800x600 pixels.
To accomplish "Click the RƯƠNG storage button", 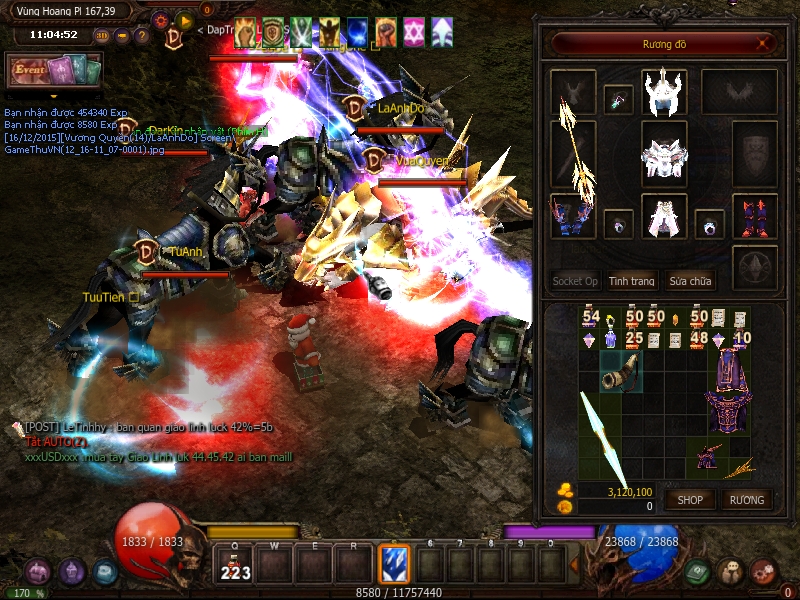I will click(747, 499).
